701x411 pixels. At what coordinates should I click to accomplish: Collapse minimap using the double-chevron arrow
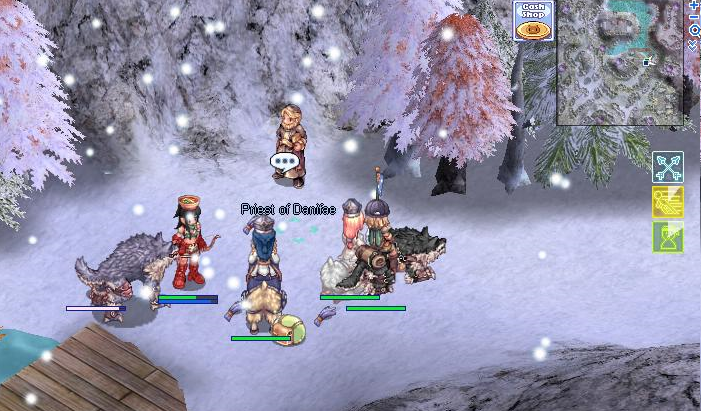(695, 43)
